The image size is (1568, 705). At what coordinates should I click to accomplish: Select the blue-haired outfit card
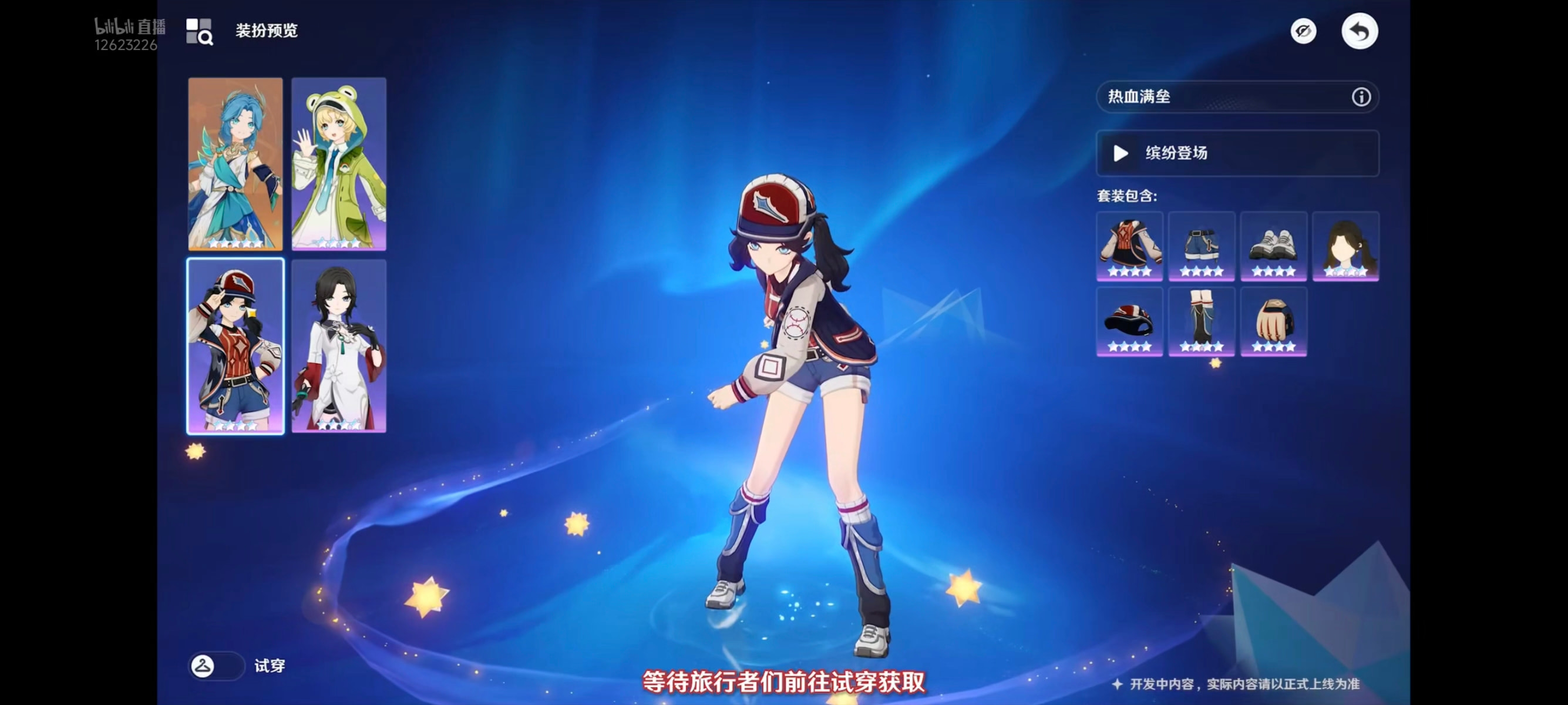click(x=235, y=163)
